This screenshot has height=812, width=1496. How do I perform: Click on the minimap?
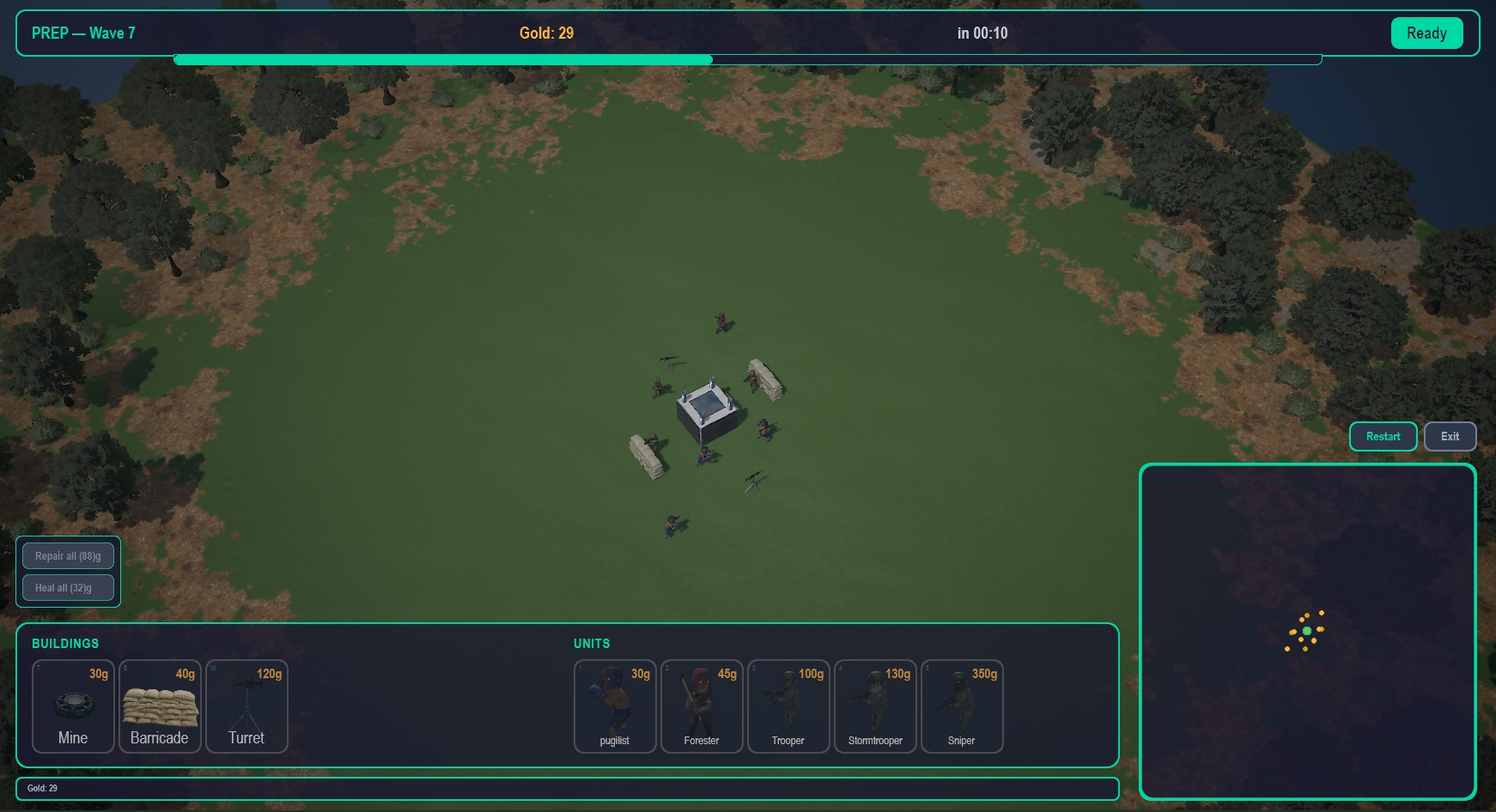[1307, 632]
